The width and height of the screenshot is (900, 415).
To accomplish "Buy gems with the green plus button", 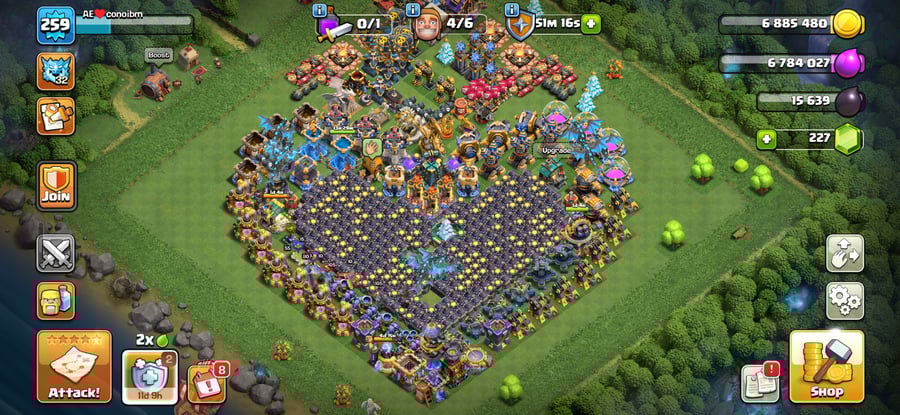I will point(768,138).
